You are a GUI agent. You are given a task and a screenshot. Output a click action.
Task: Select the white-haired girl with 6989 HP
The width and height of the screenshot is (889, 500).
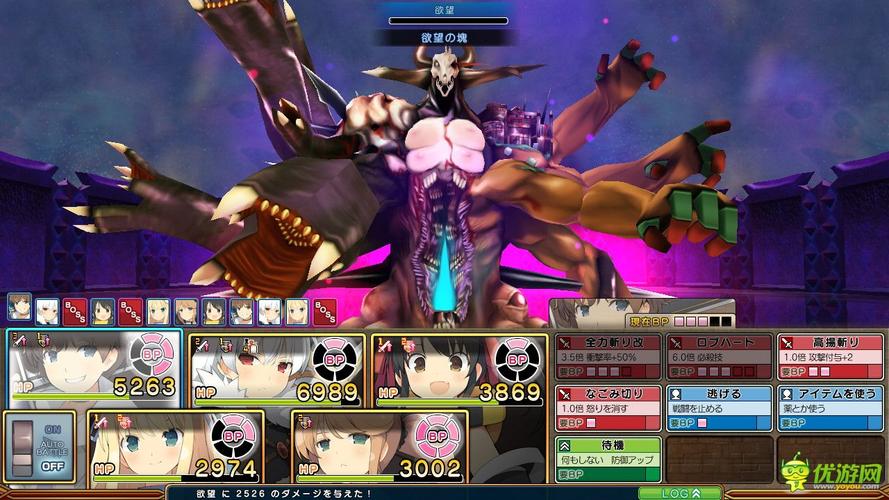click(276, 368)
